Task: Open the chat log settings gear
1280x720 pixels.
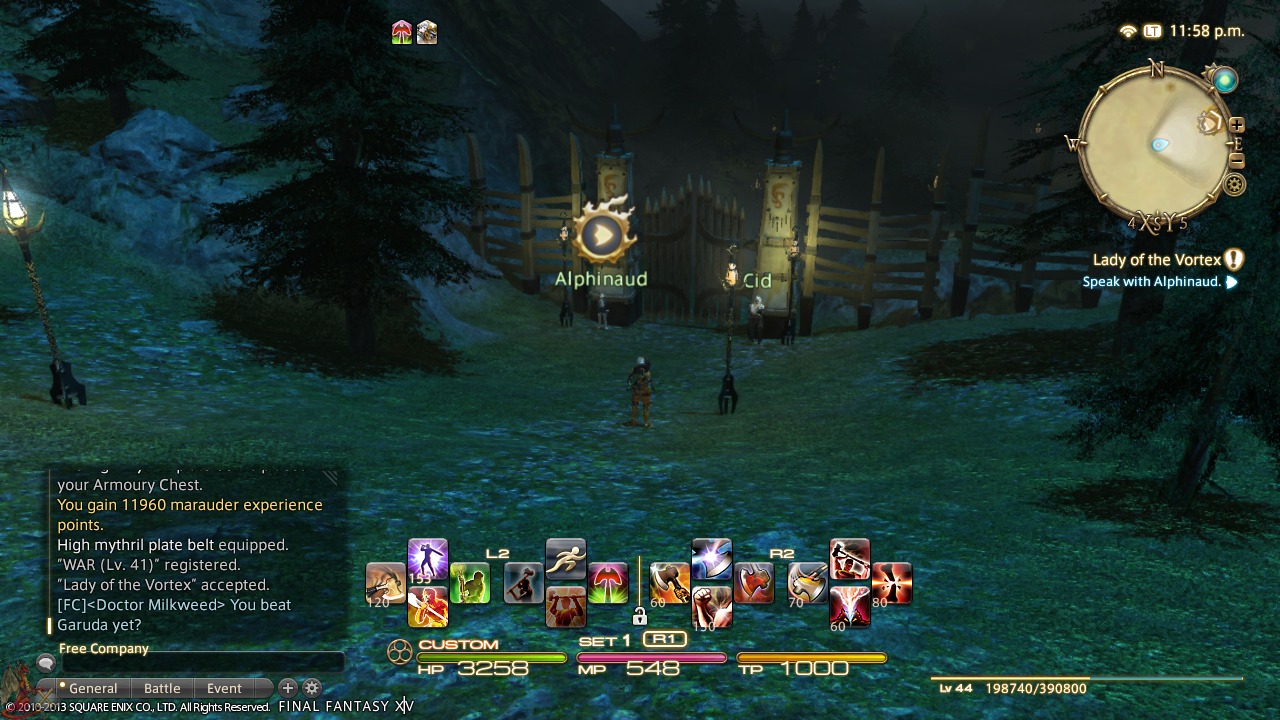Action: (x=312, y=688)
